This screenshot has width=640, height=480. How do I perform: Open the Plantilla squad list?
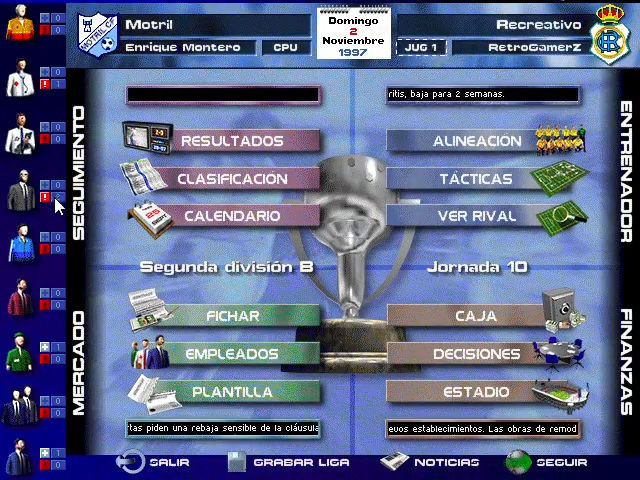point(232,391)
